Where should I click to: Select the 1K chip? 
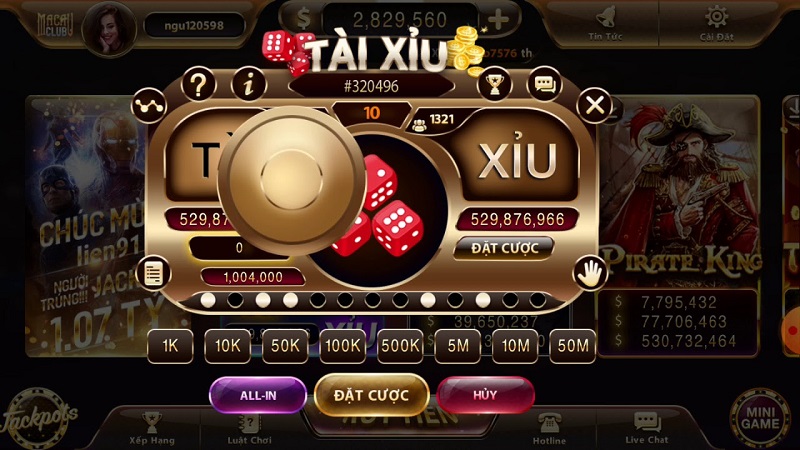coord(170,346)
